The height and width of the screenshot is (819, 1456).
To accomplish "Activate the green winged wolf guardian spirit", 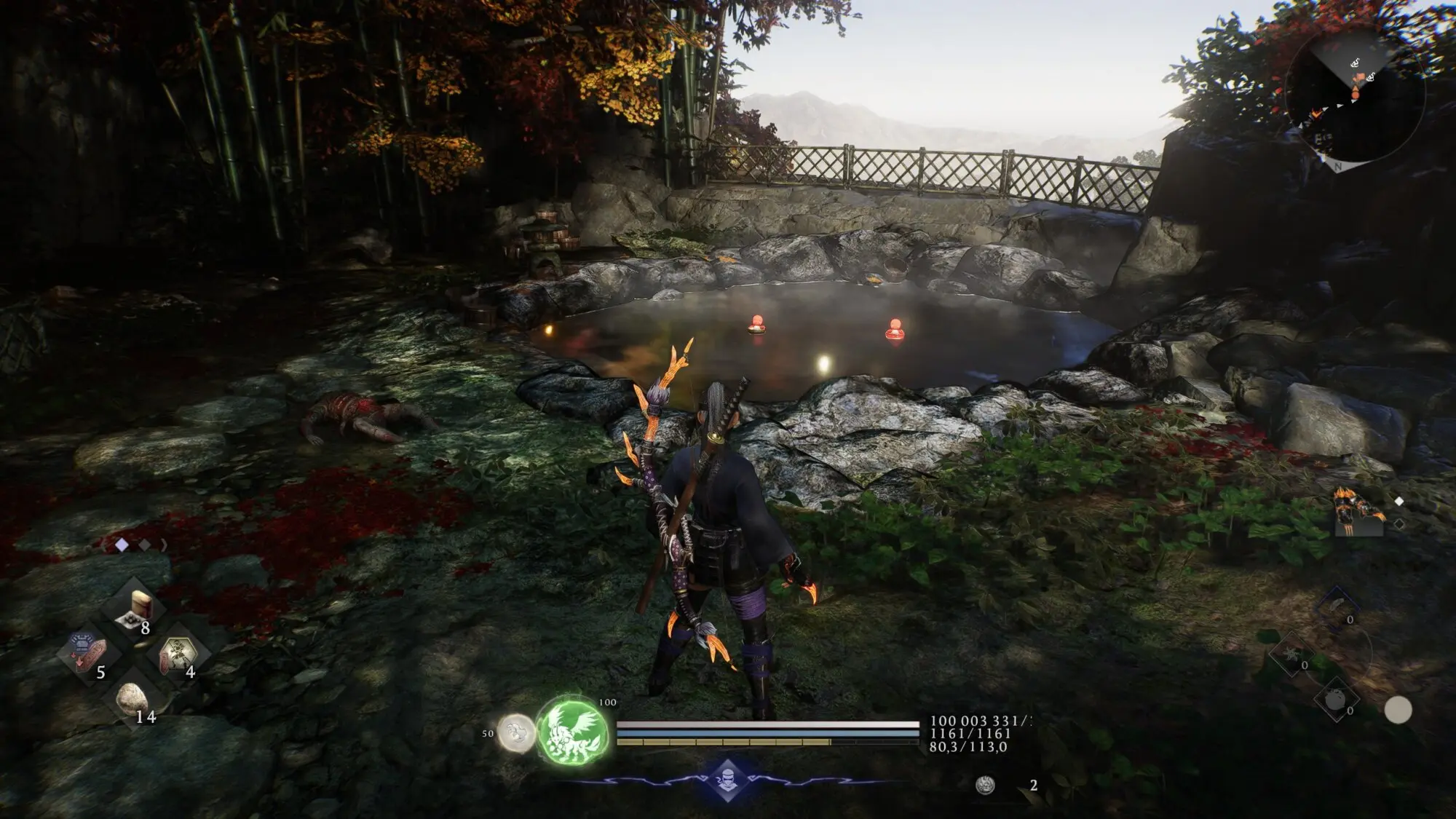I will coord(574,732).
